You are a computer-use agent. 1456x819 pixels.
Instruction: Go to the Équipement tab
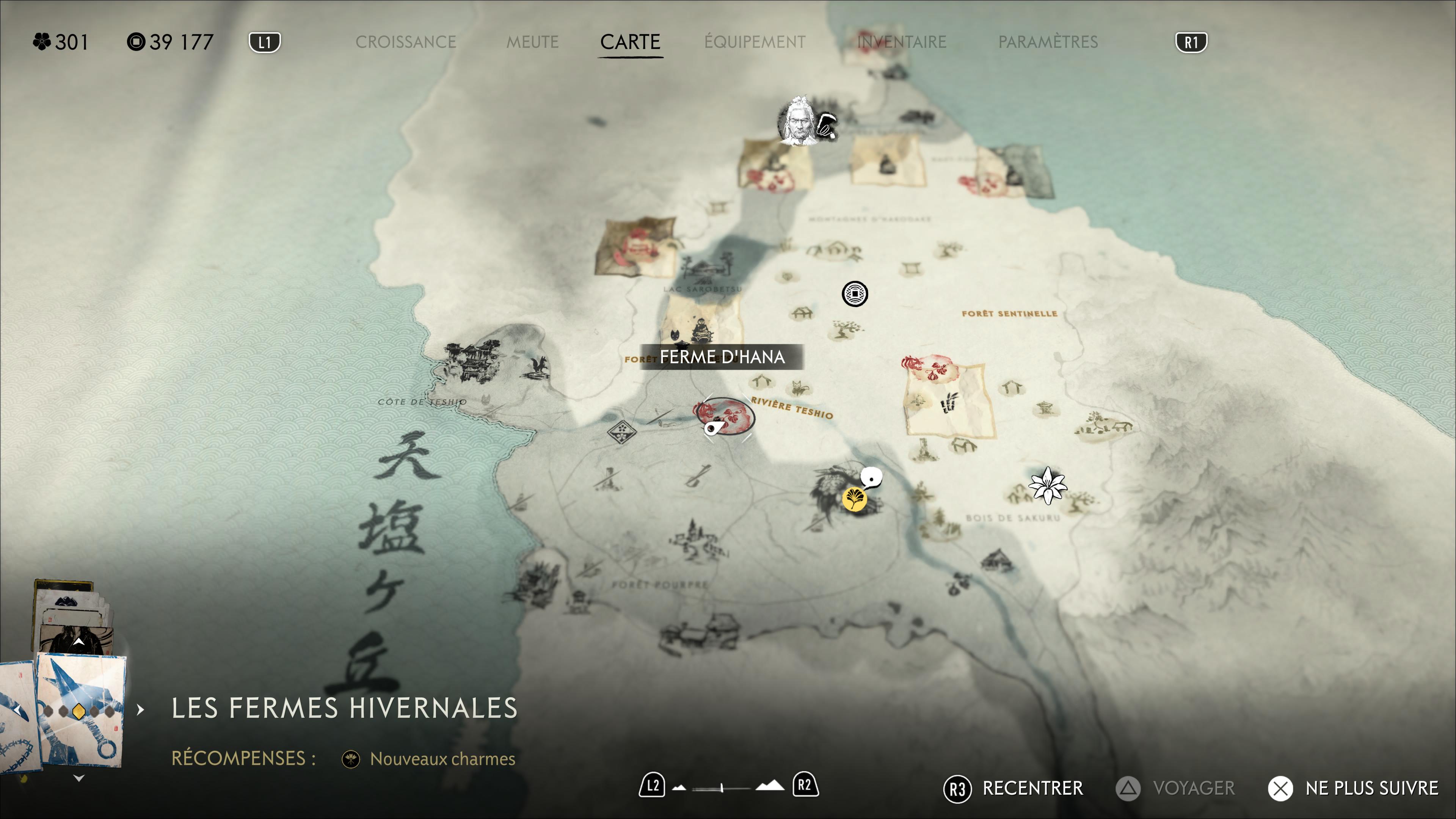coord(755,42)
